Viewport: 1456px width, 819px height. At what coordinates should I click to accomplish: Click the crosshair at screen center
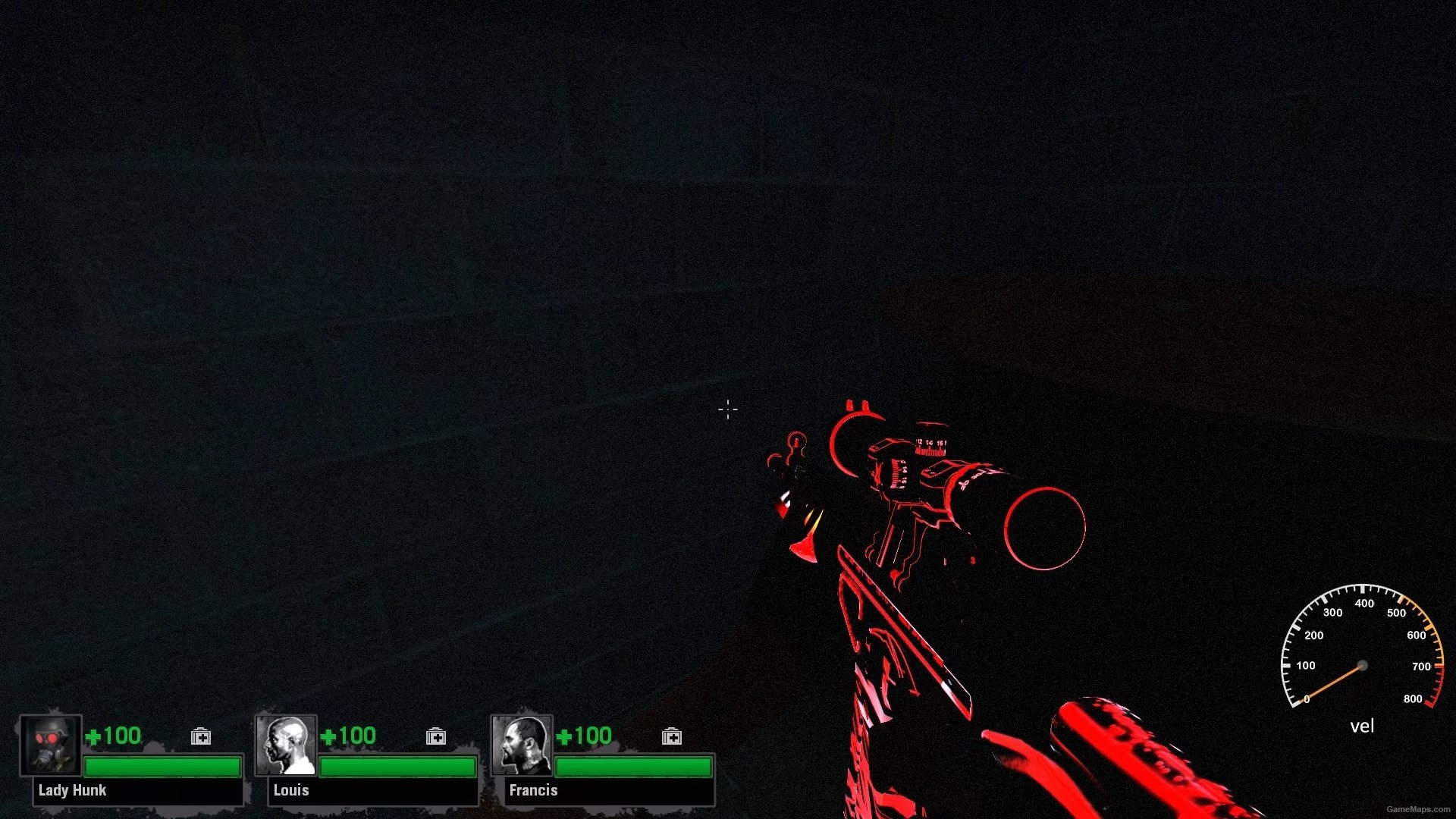pyautogui.click(x=727, y=409)
